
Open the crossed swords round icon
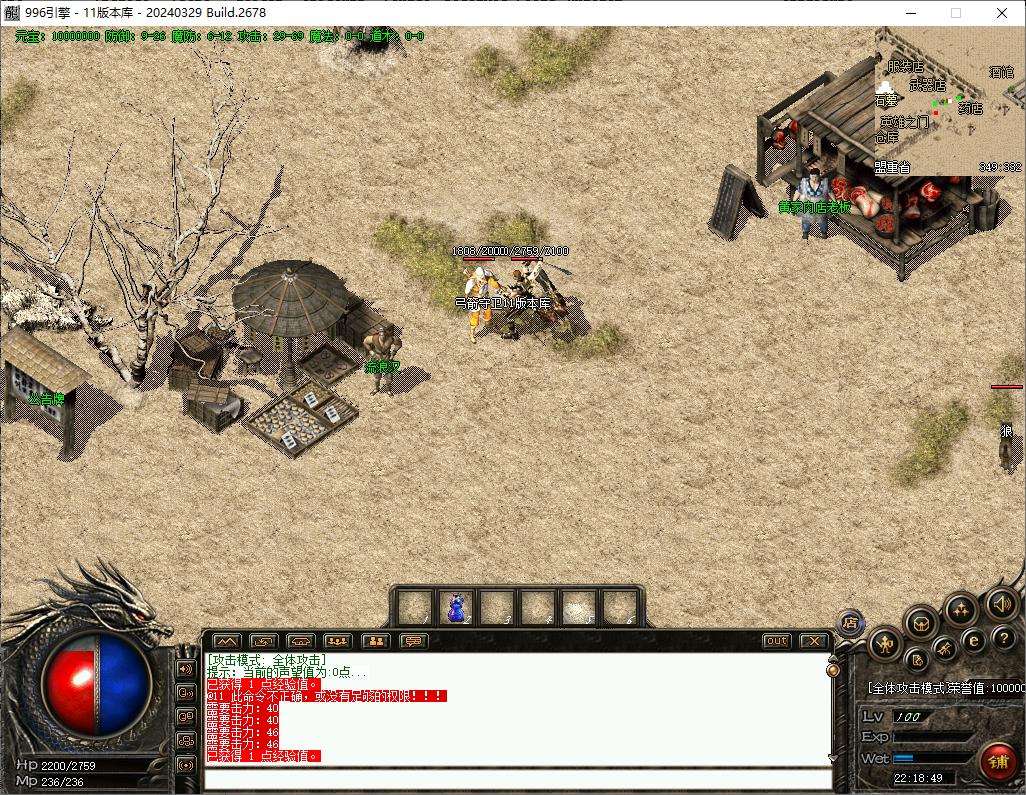point(944,651)
